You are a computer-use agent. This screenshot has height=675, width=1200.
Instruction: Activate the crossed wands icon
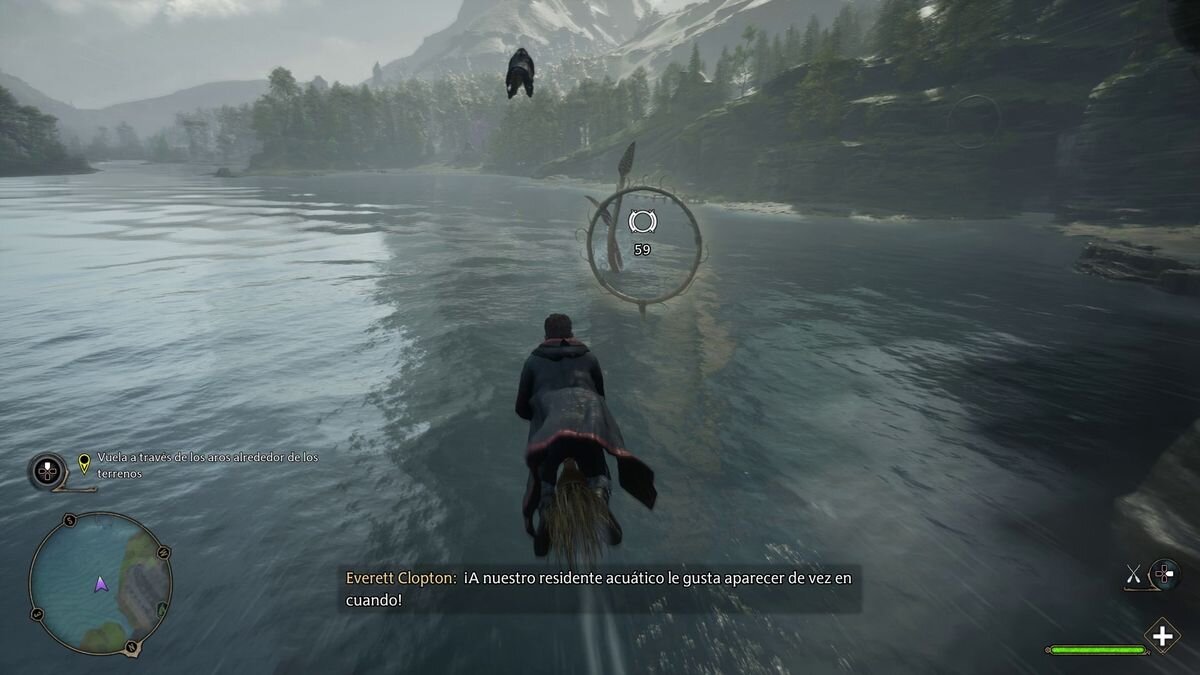pos(1134,574)
